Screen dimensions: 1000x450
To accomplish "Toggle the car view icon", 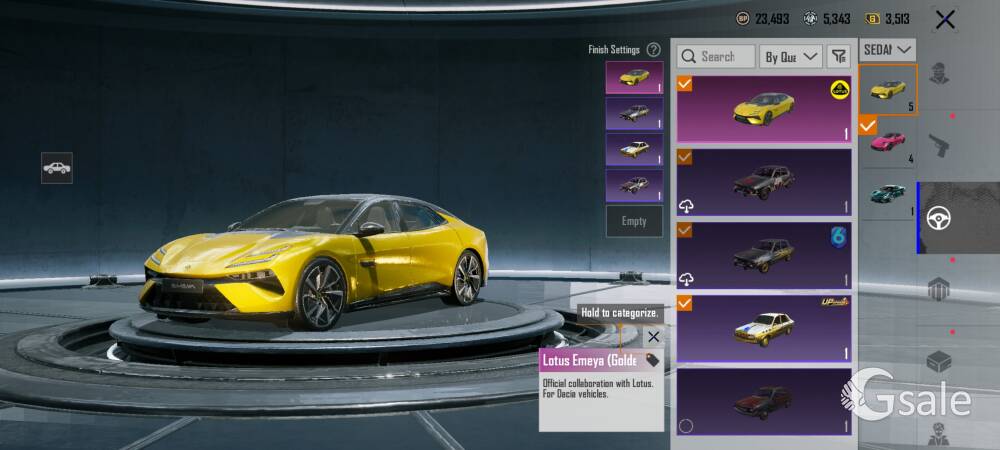I will coord(57,168).
